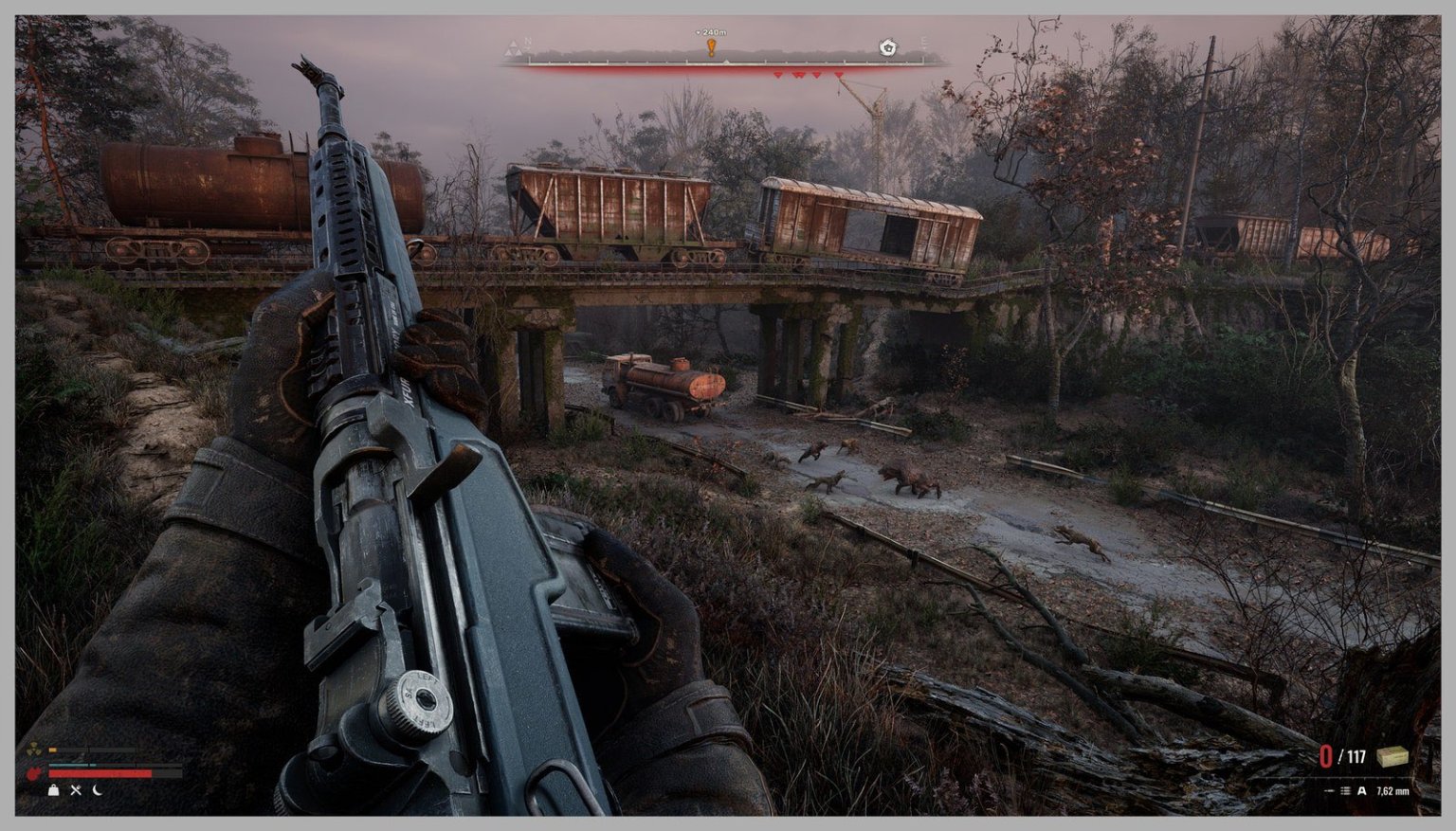Screen dimensions: 1456x831
Task: Toggle the "A" automatic fire mode indicator
Action: pos(1362,791)
